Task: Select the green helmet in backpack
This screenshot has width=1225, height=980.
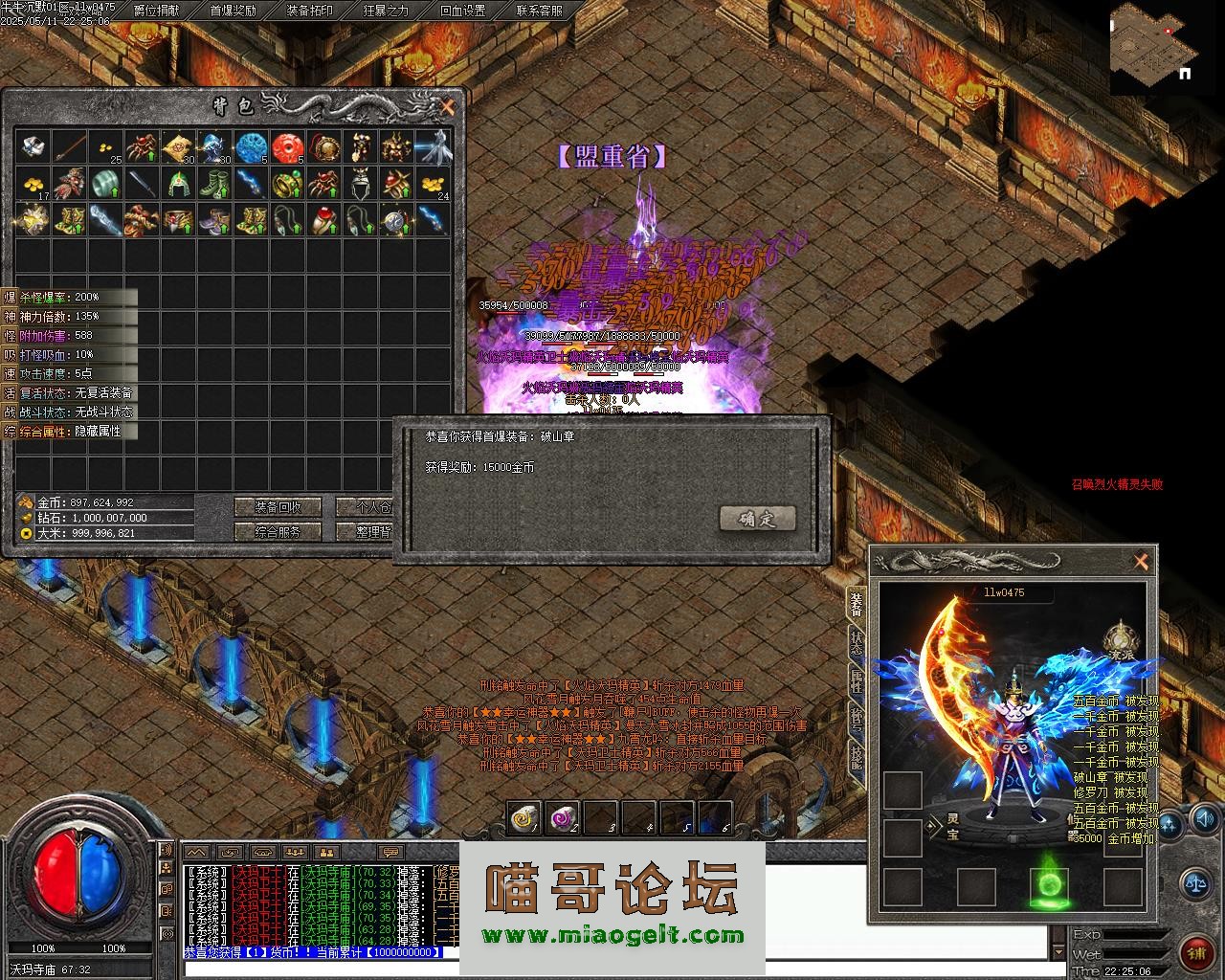Action: pos(178,183)
